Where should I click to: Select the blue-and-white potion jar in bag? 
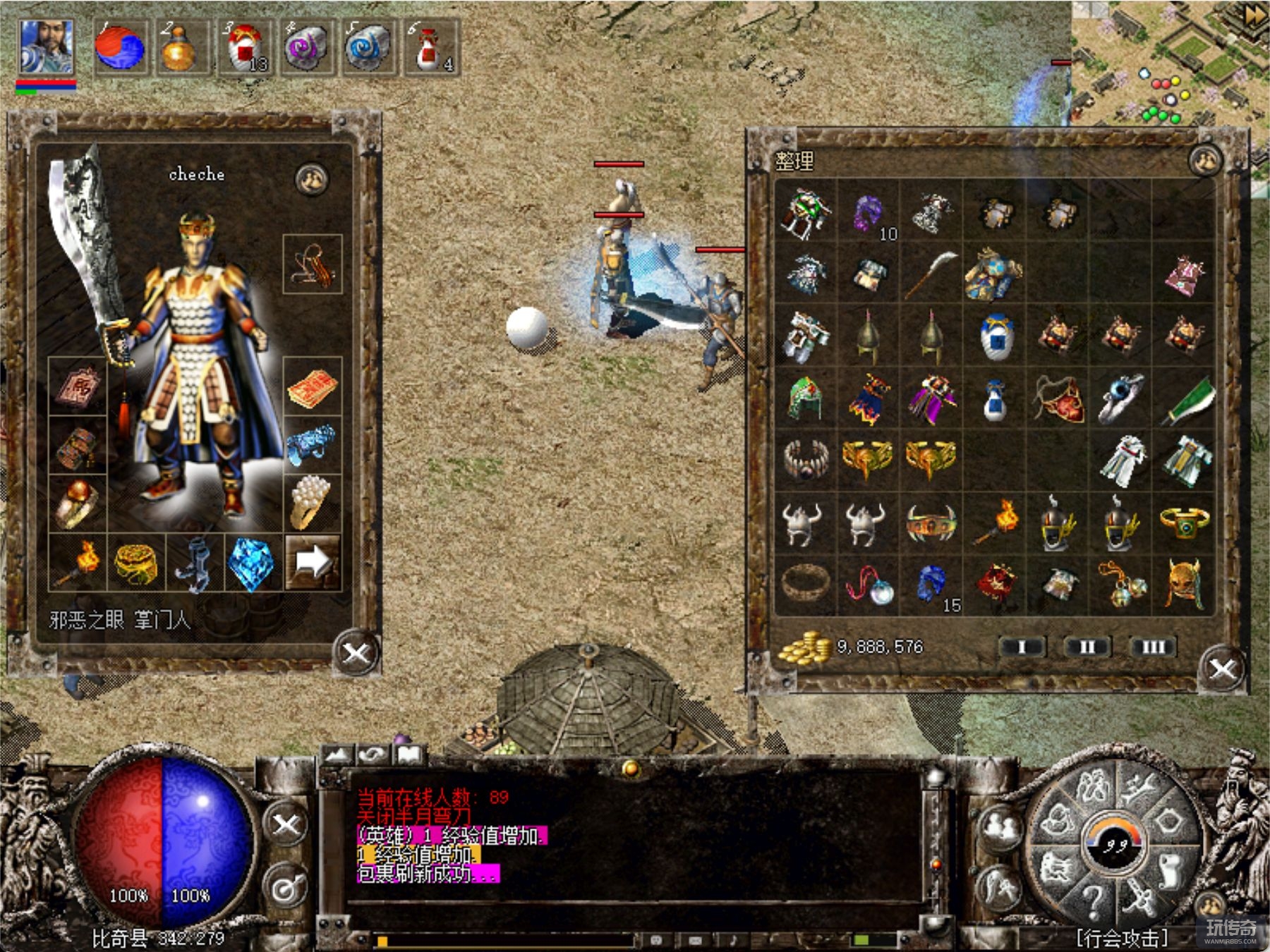pos(996,337)
